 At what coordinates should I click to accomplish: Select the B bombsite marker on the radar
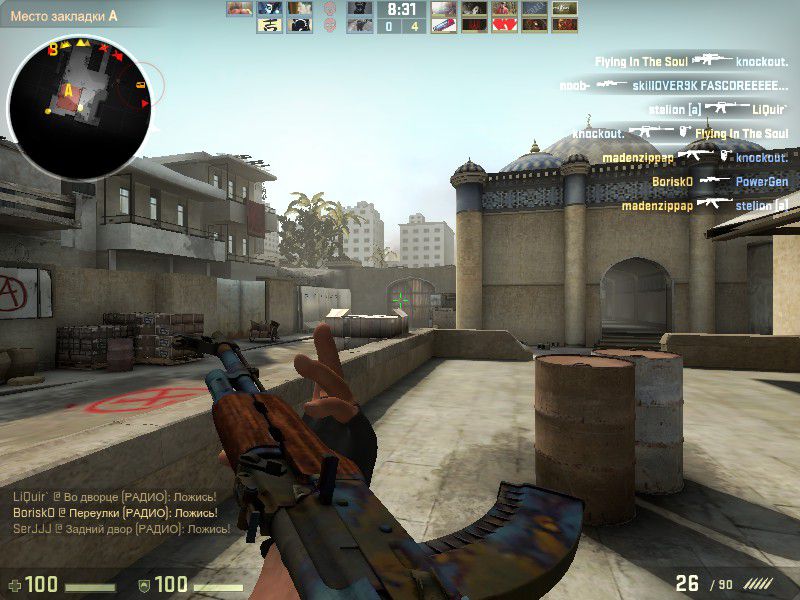click(x=52, y=49)
